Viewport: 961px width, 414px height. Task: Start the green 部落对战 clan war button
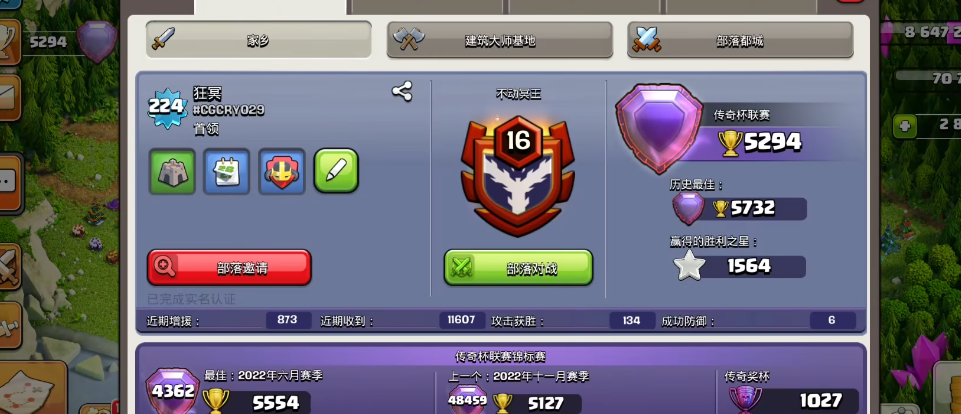pyautogui.click(x=518, y=267)
